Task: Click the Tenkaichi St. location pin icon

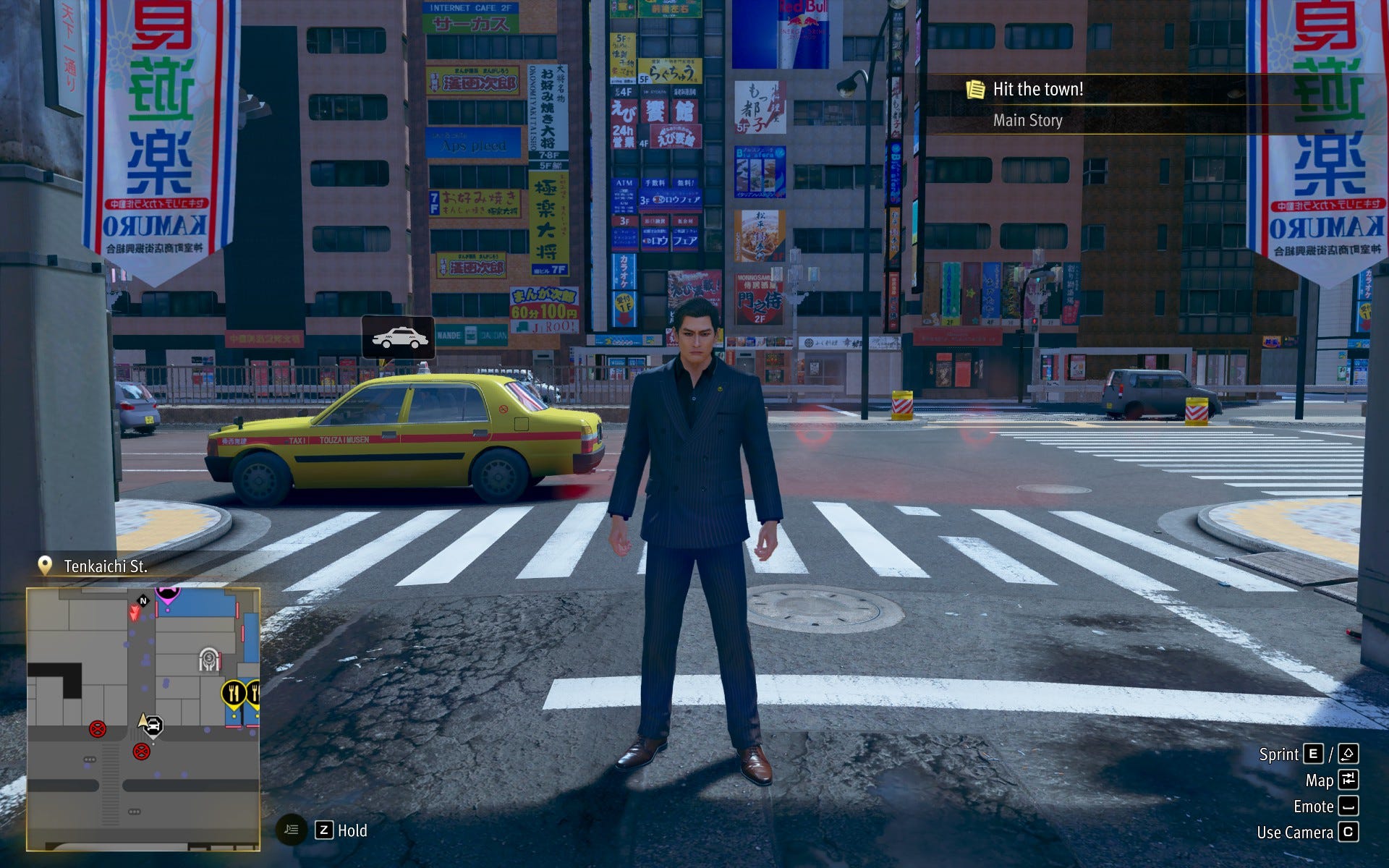Action: (45, 566)
